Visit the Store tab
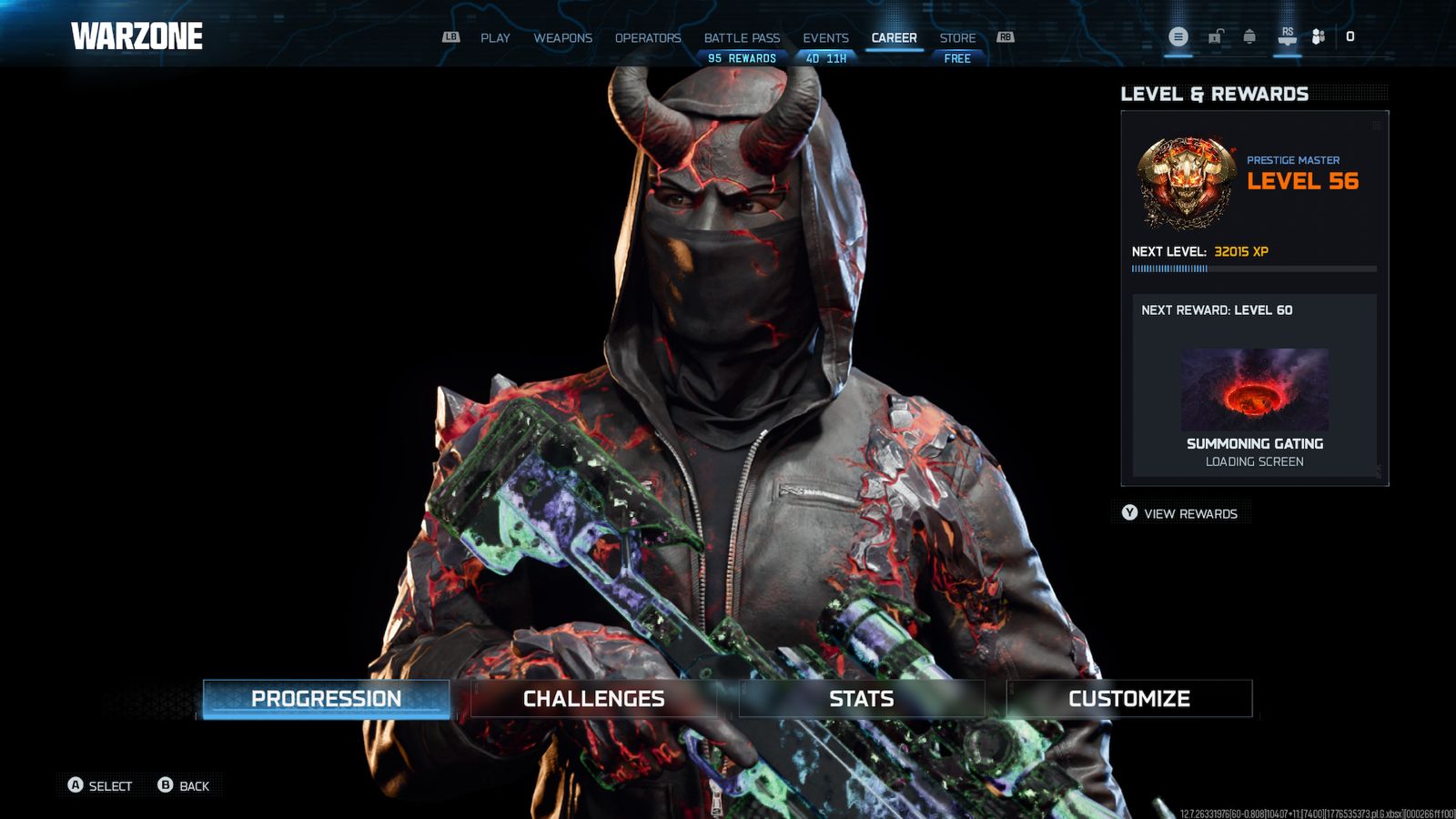The width and height of the screenshot is (1456, 819). pos(957,38)
